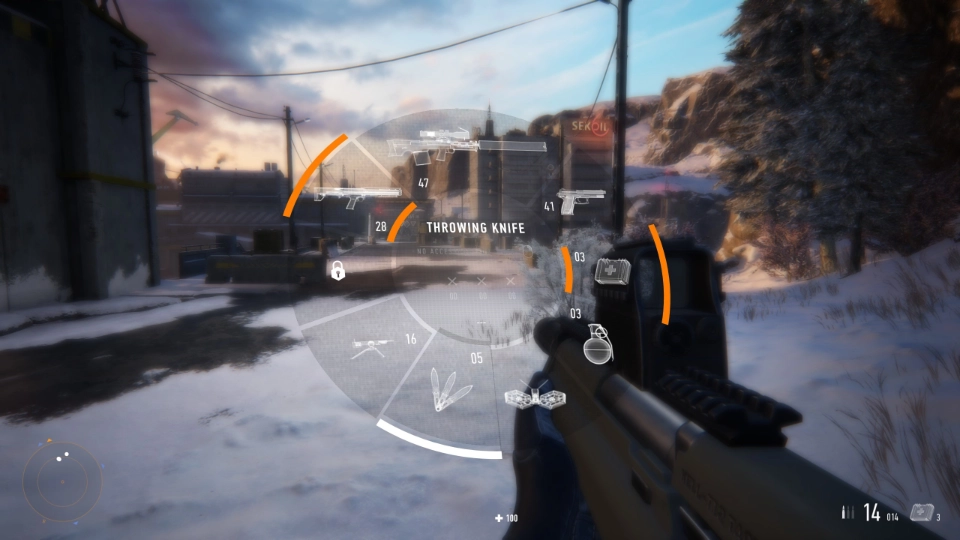Click the locked padlock wheel slot
This screenshot has height=540, width=960.
[x=338, y=270]
